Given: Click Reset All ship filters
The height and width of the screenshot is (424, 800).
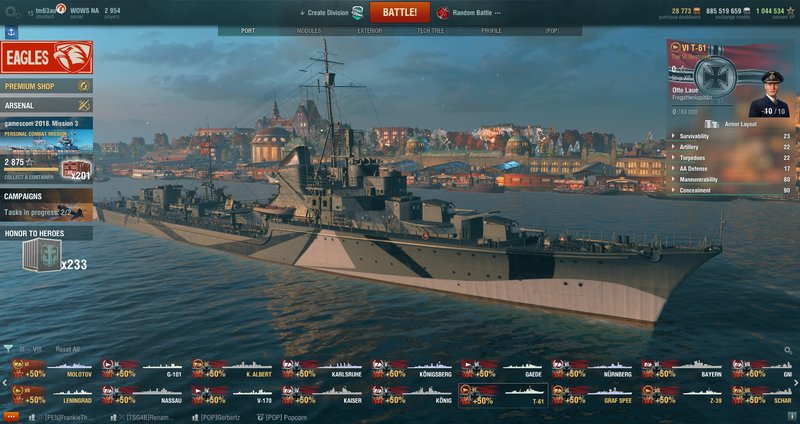Looking at the screenshot, I should click(x=67, y=349).
